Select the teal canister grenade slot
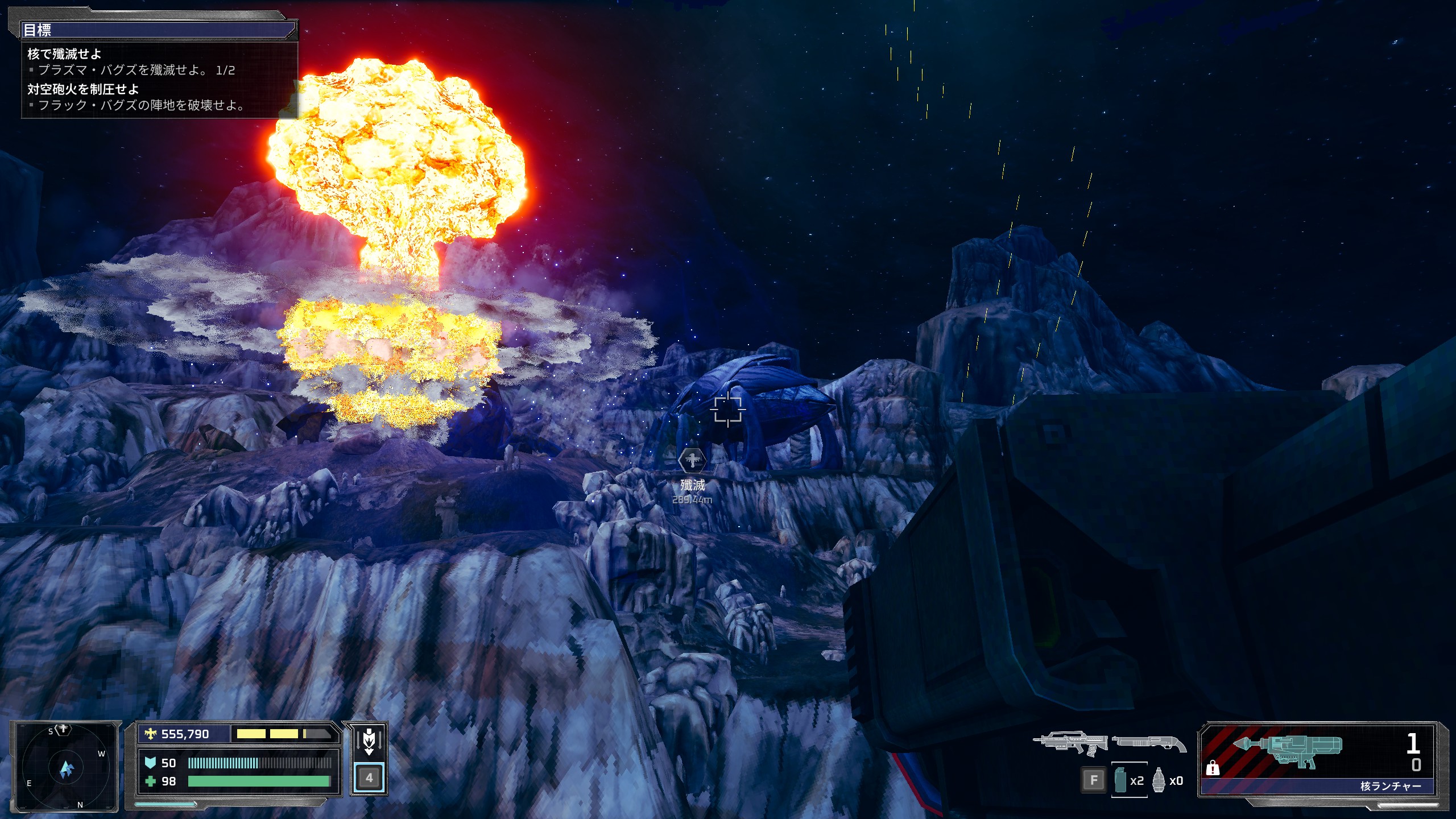Screen dimensions: 1456x819 point(1120,780)
